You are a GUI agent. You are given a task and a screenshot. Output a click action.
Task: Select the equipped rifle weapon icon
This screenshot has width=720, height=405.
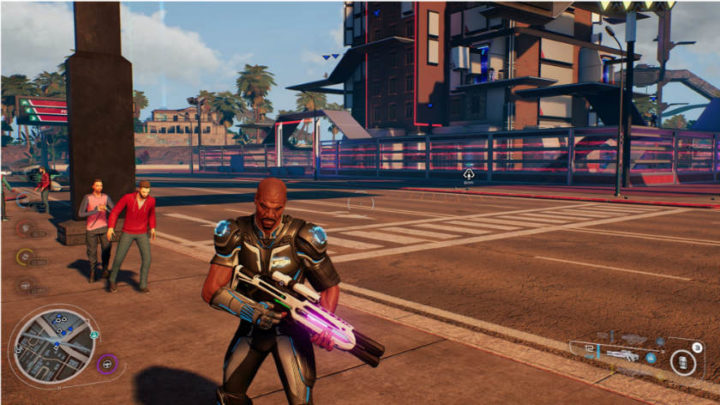[x=622, y=354]
